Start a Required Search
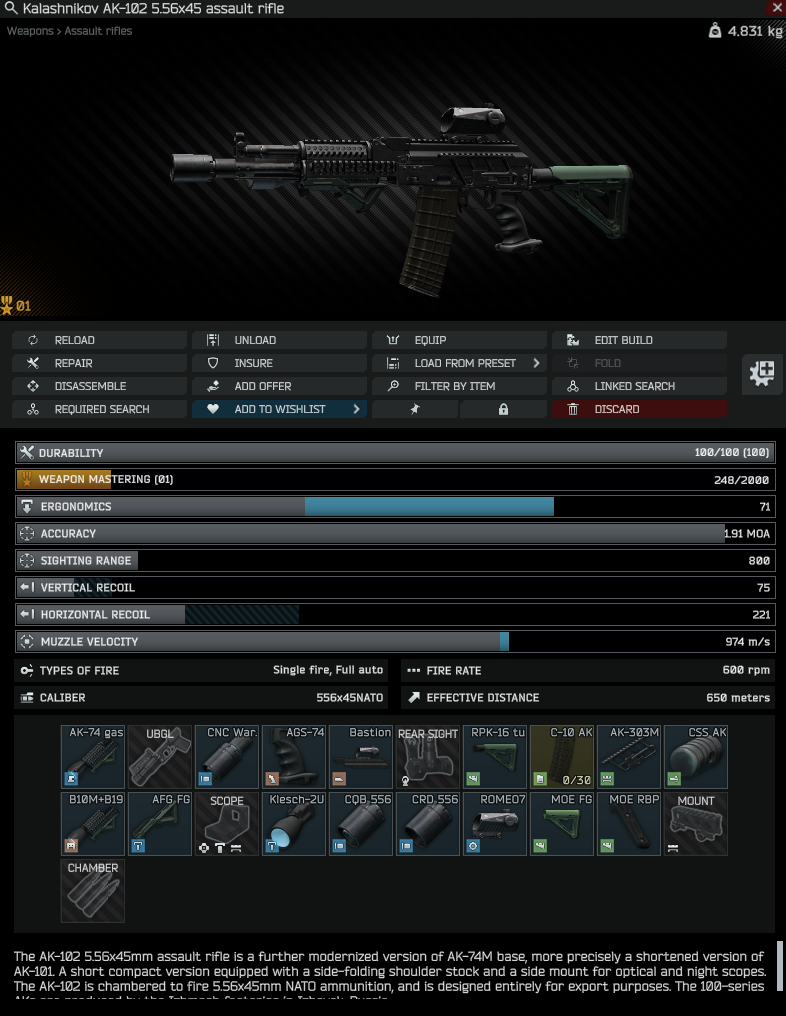Screen dimensions: 786x1016 [x=99, y=409]
